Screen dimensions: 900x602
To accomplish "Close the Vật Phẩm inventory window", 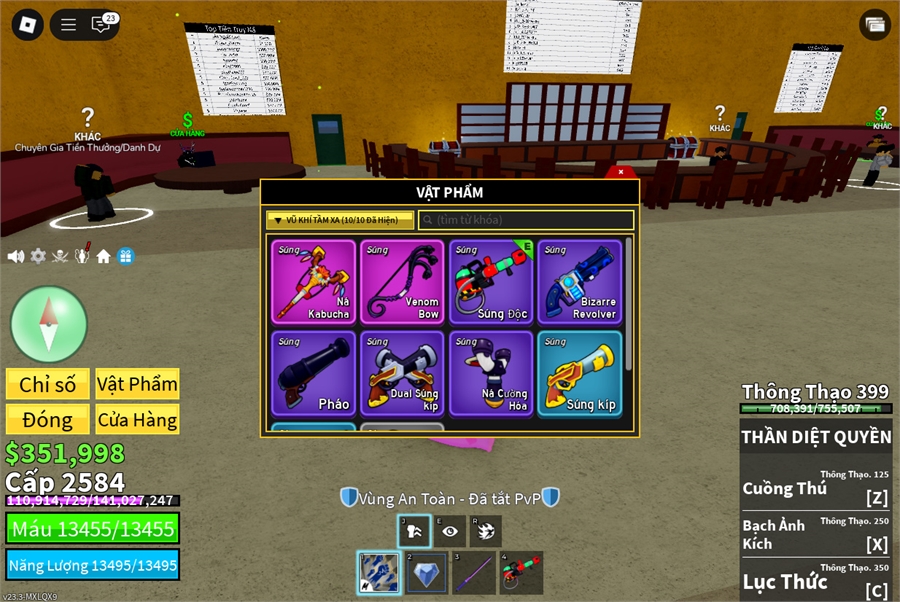I will coord(621,172).
